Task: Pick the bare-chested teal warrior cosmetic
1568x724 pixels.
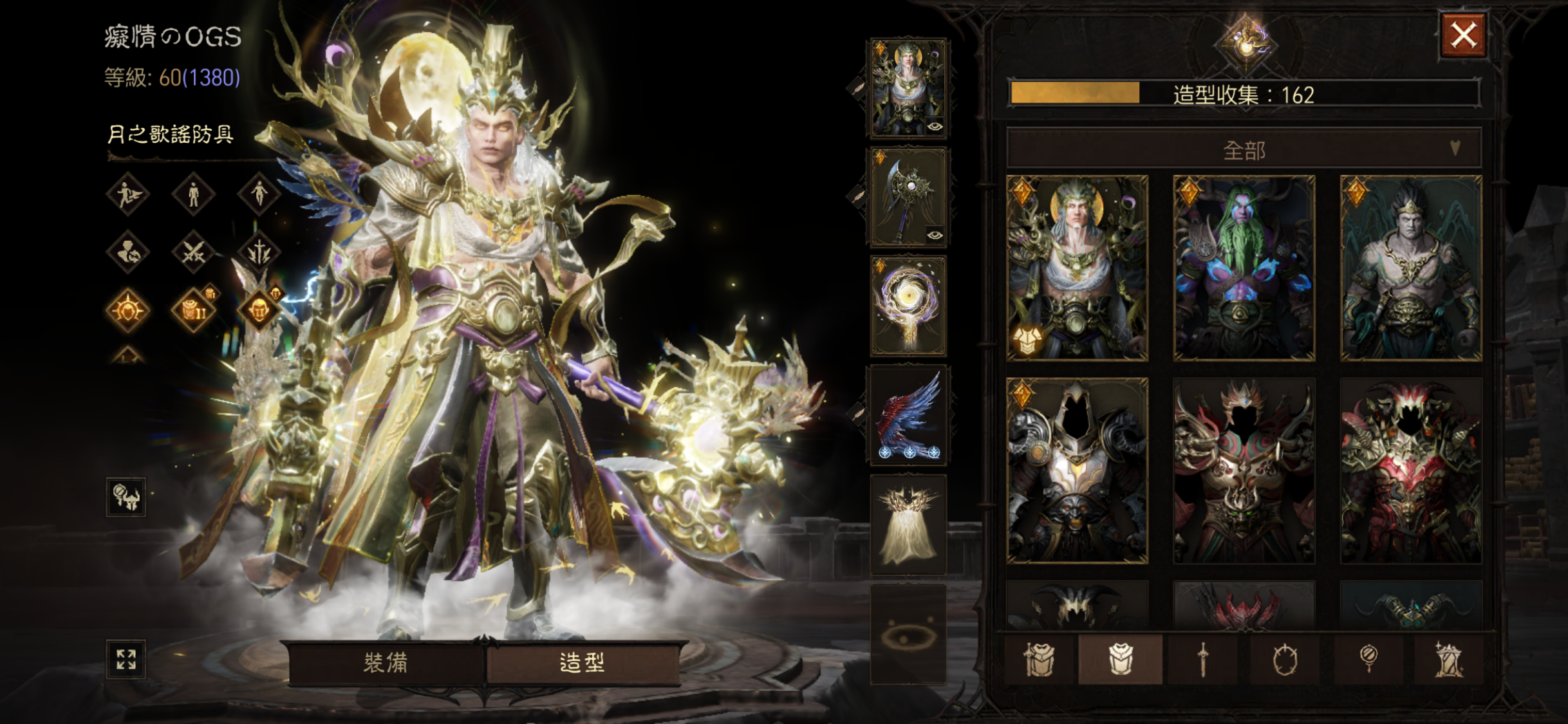Action: (x=1411, y=267)
